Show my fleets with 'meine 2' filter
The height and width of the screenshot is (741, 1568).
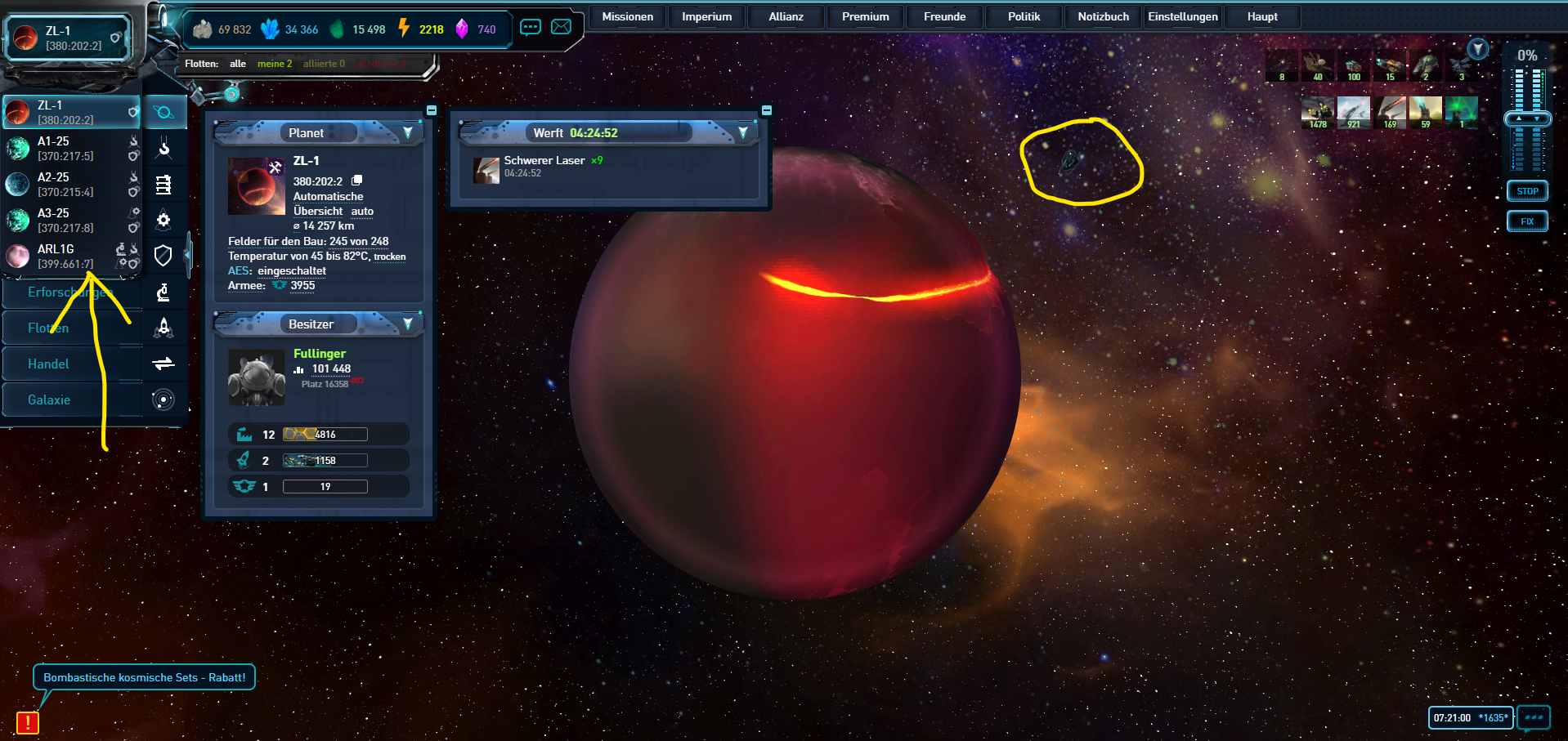[x=274, y=64]
